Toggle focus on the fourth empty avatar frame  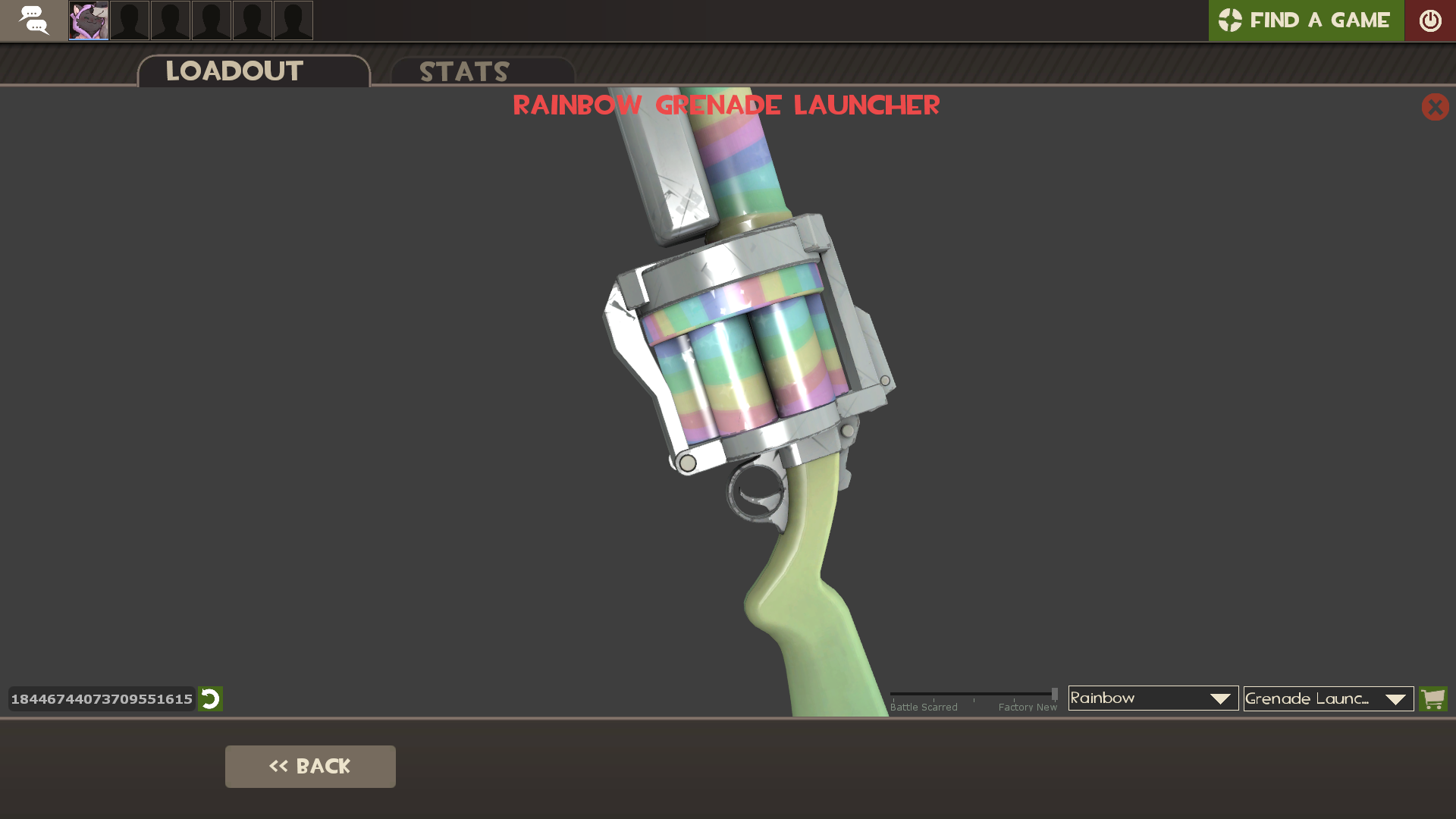252,20
